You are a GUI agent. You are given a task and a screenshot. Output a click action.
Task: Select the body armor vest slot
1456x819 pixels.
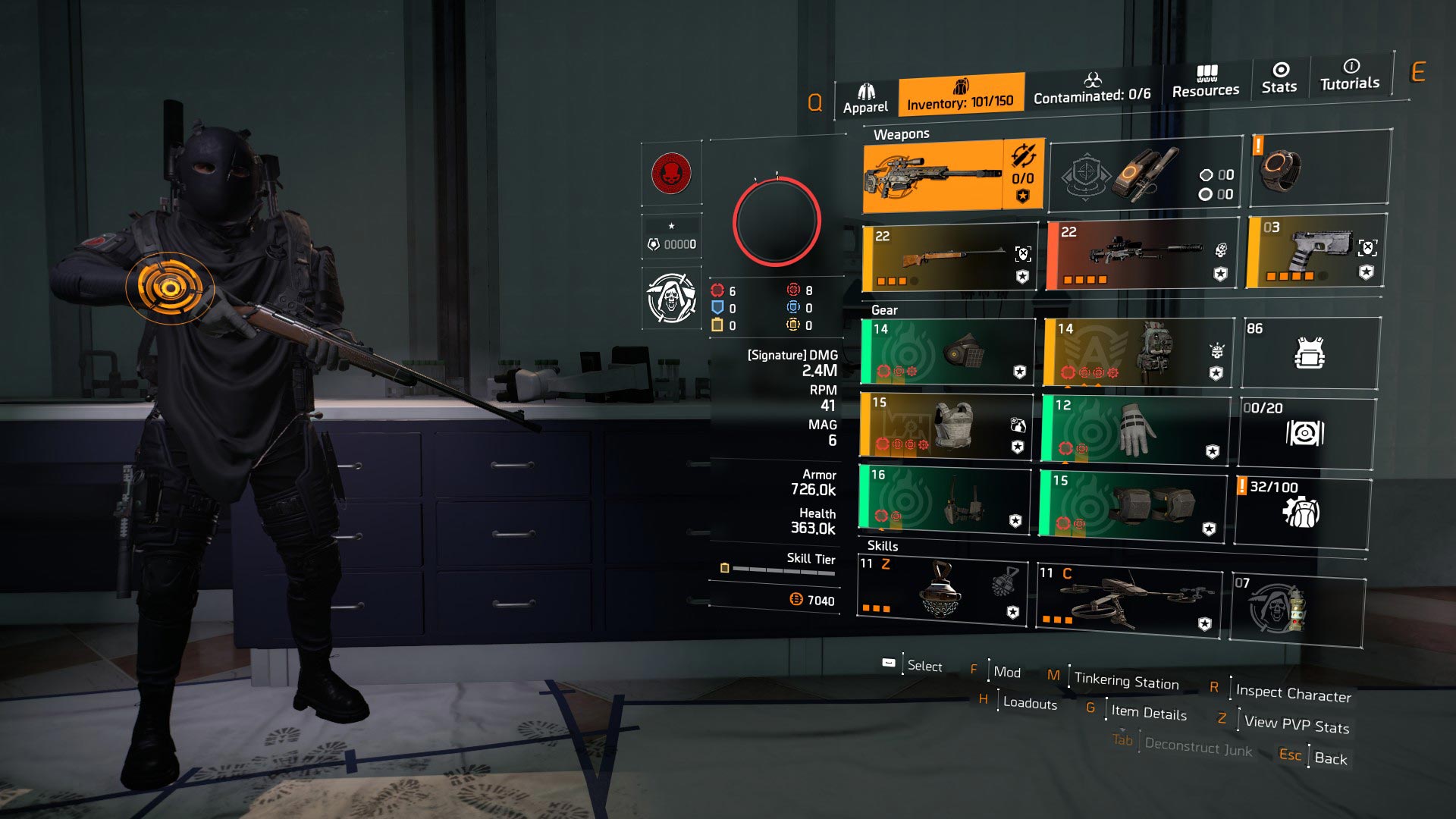click(946, 425)
